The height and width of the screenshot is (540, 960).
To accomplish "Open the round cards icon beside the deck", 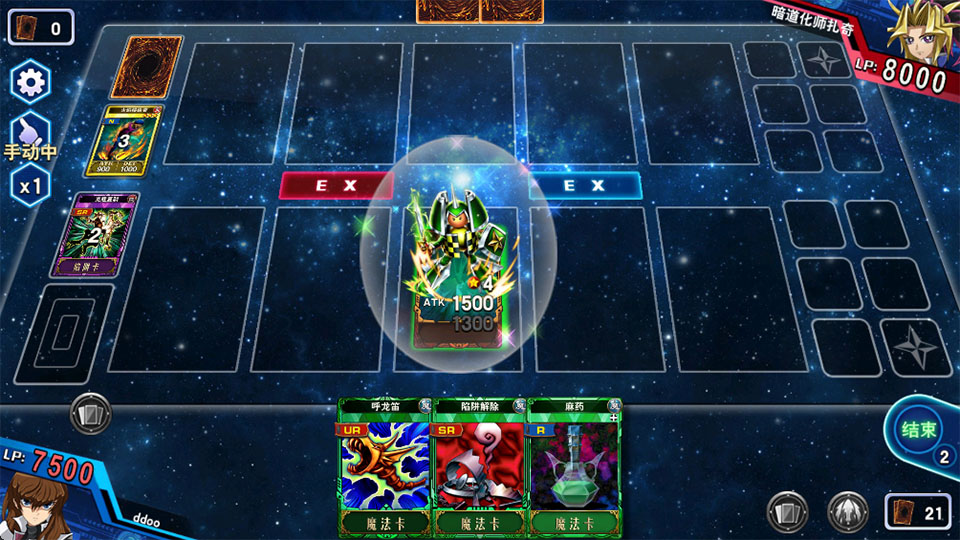I will 788,512.
